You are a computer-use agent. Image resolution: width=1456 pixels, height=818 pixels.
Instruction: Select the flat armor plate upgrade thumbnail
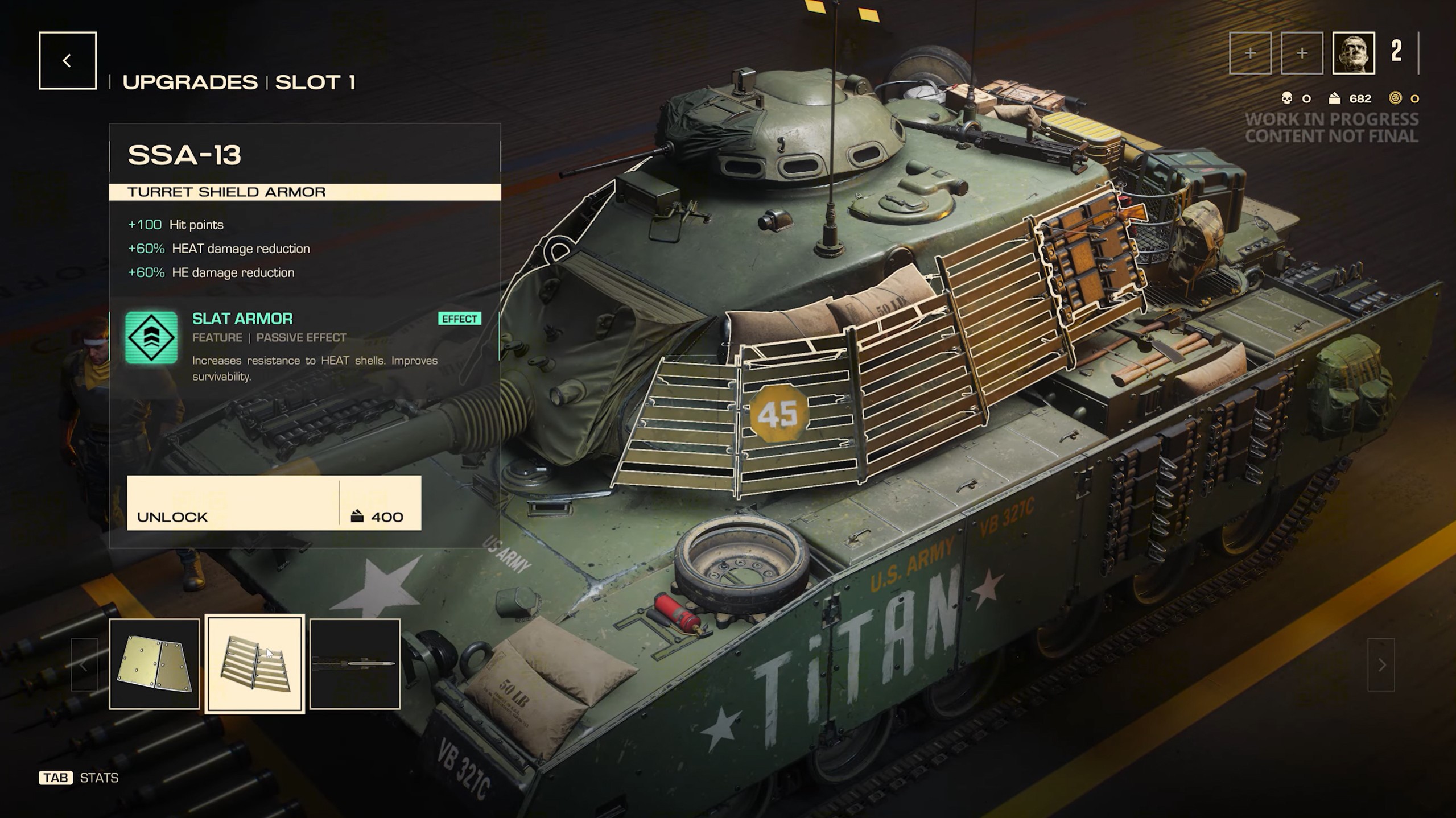pyautogui.click(x=154, y=664)
